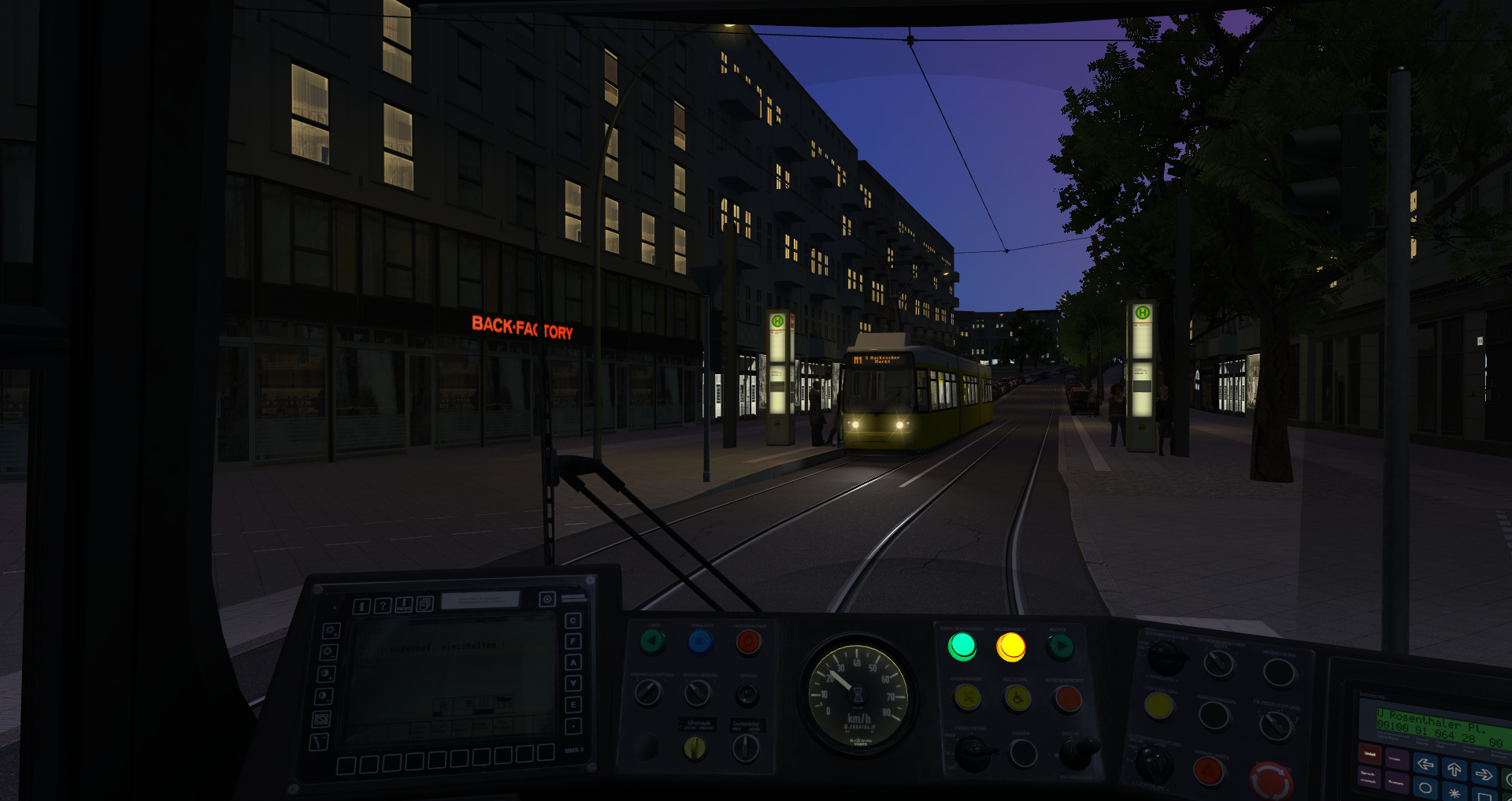Turn the Türen Offen door switch

tap(973, 754)
